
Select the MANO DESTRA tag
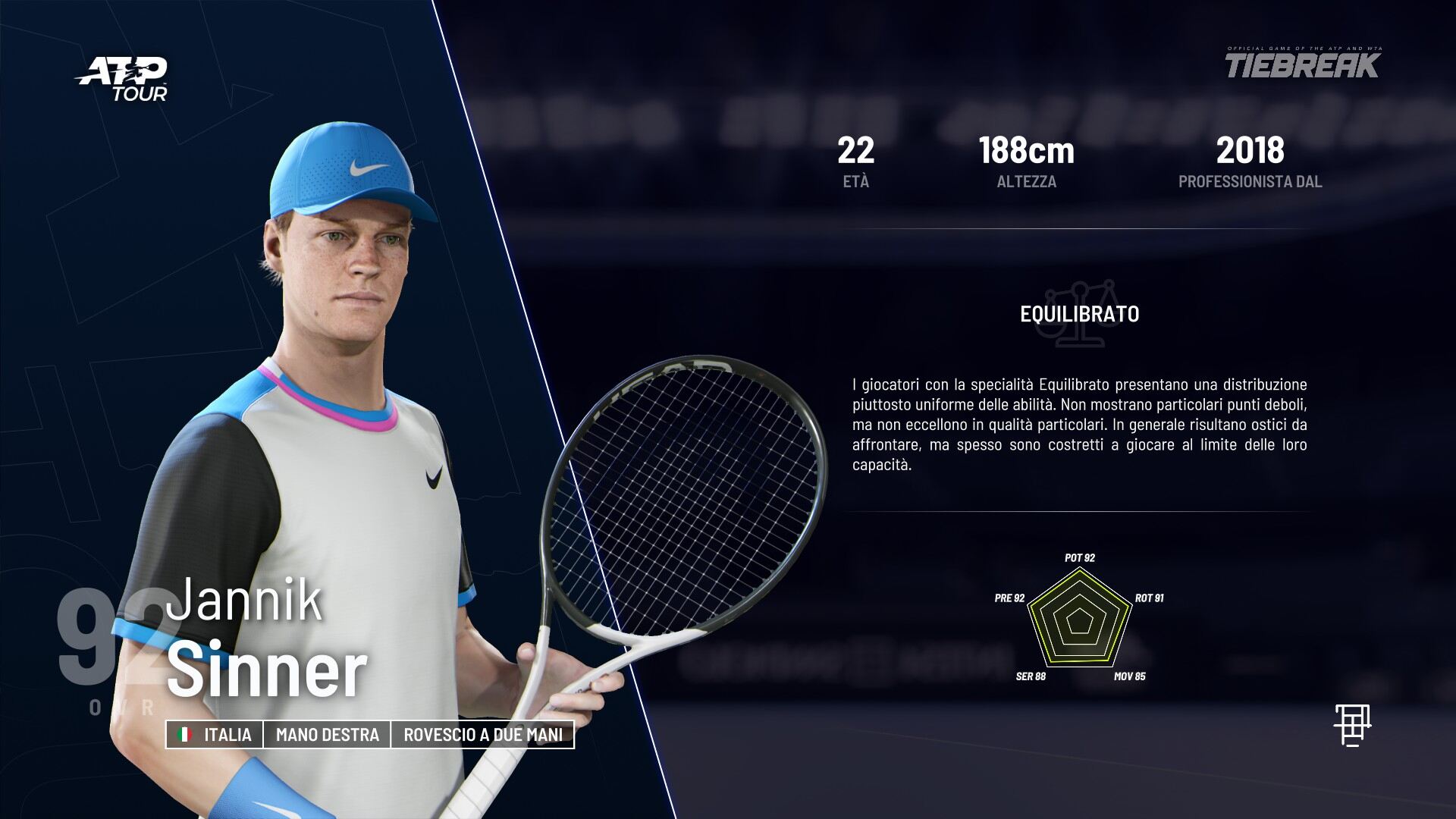[327, 735]
